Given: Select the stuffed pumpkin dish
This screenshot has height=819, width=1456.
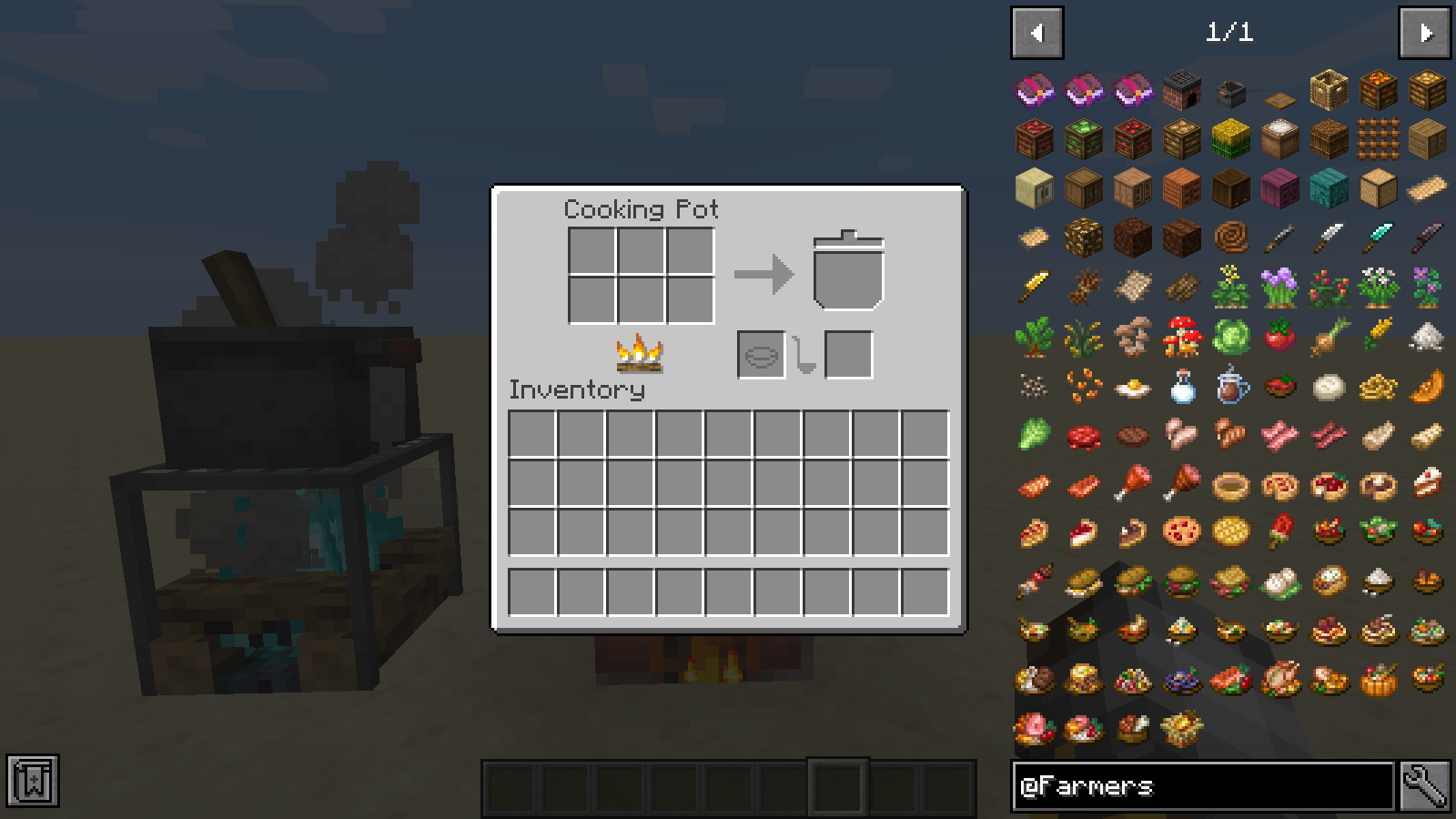Looking at the screenshot, I should (x=1378, y=680).
